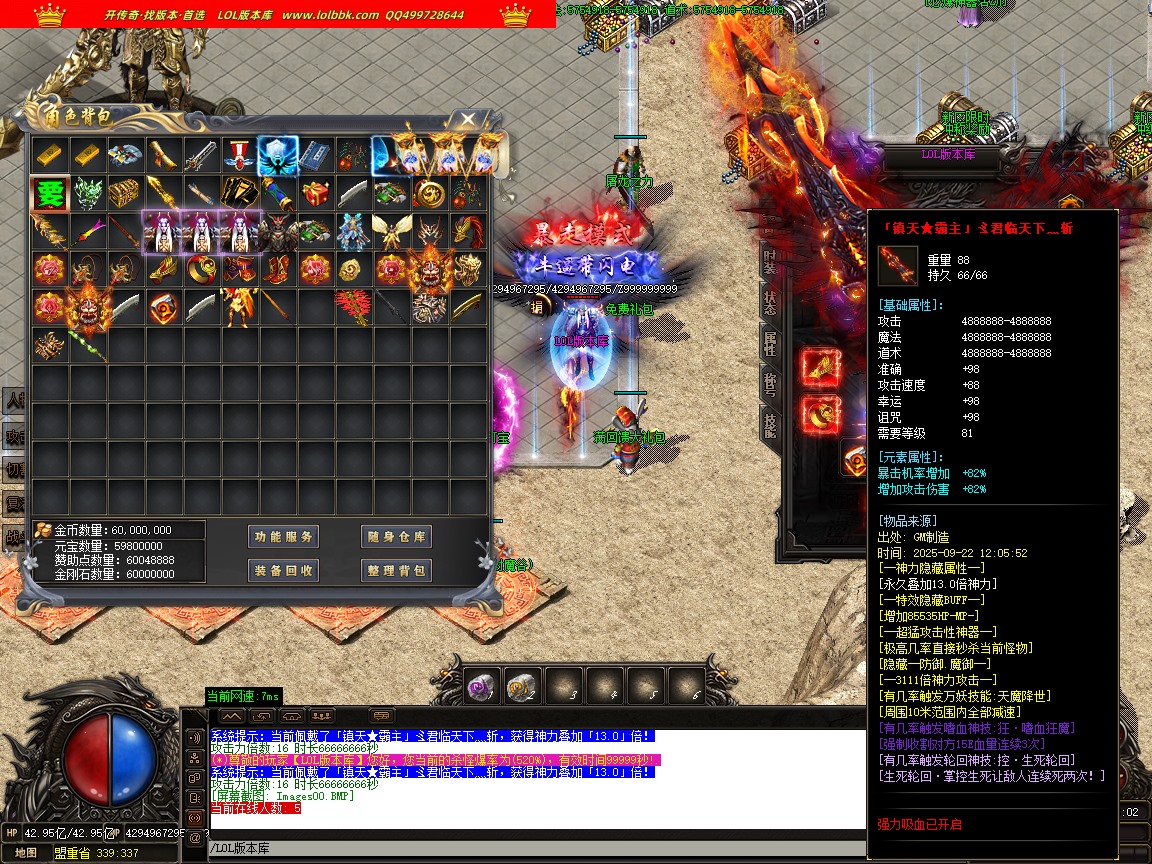Pick the red gift box item
Image resolution: width=1152 pixels, height=864 pixels.
(315, 193)
